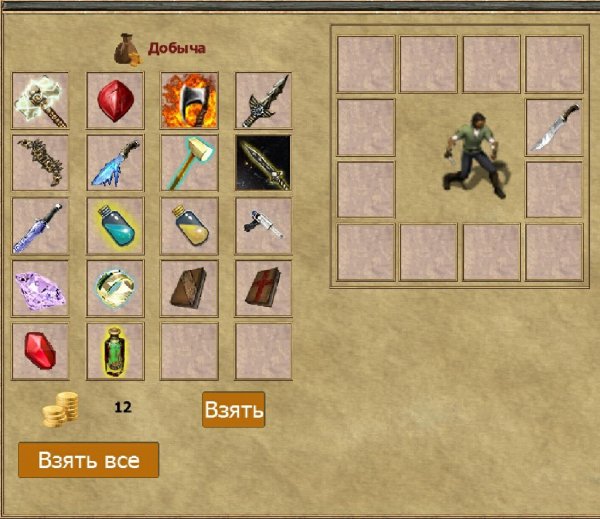Click the "Взять все" button
Viewport: 600px width, 519px height.
click(88, 460)
